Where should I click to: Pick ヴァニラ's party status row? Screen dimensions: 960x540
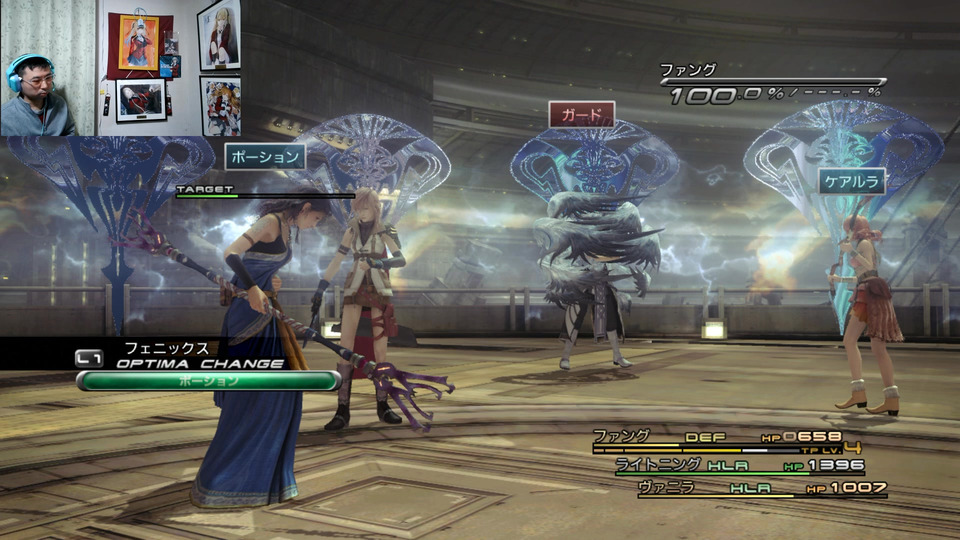[748, 488]
